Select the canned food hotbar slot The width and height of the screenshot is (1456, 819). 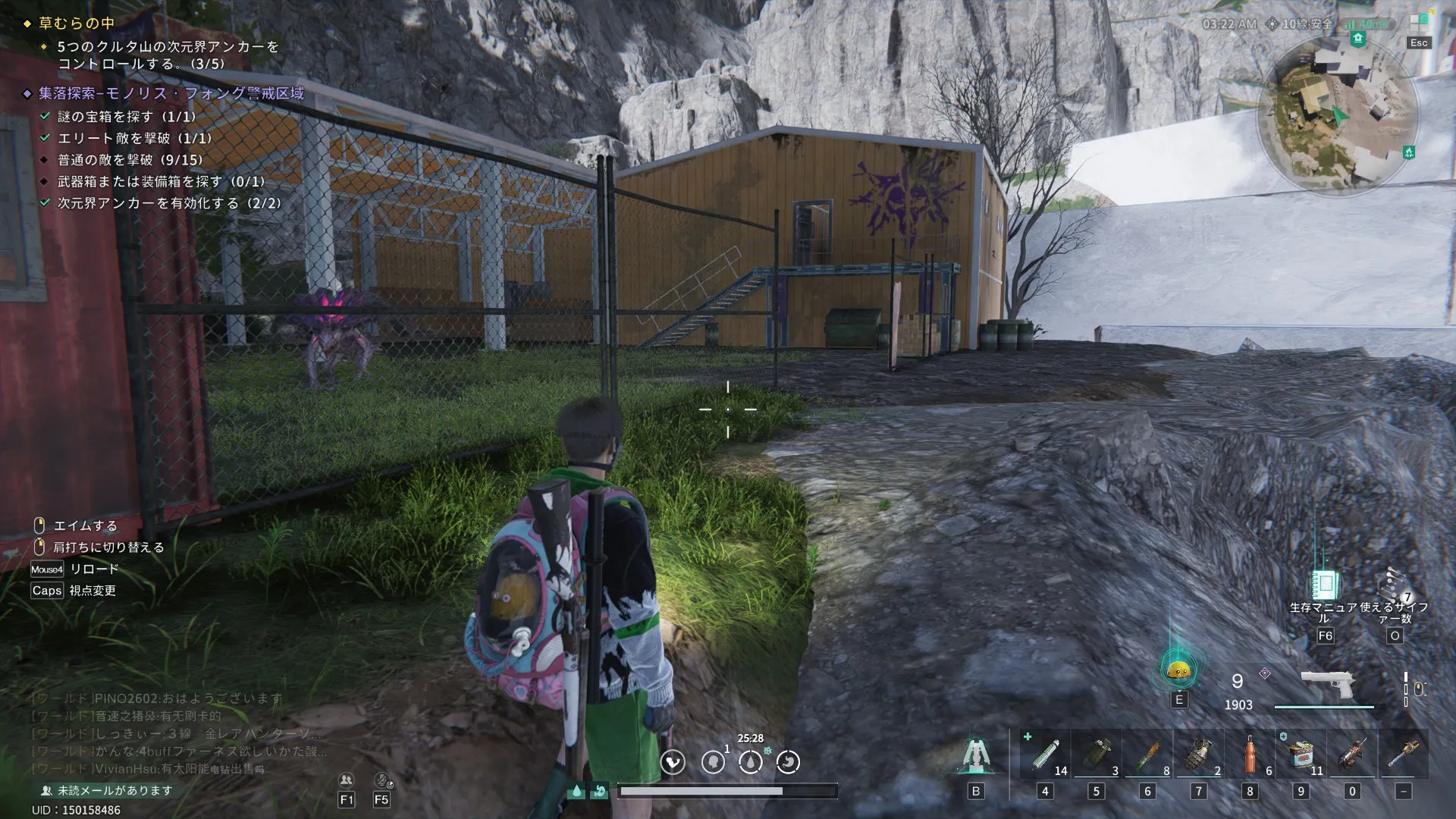(x=1301, y=755)
